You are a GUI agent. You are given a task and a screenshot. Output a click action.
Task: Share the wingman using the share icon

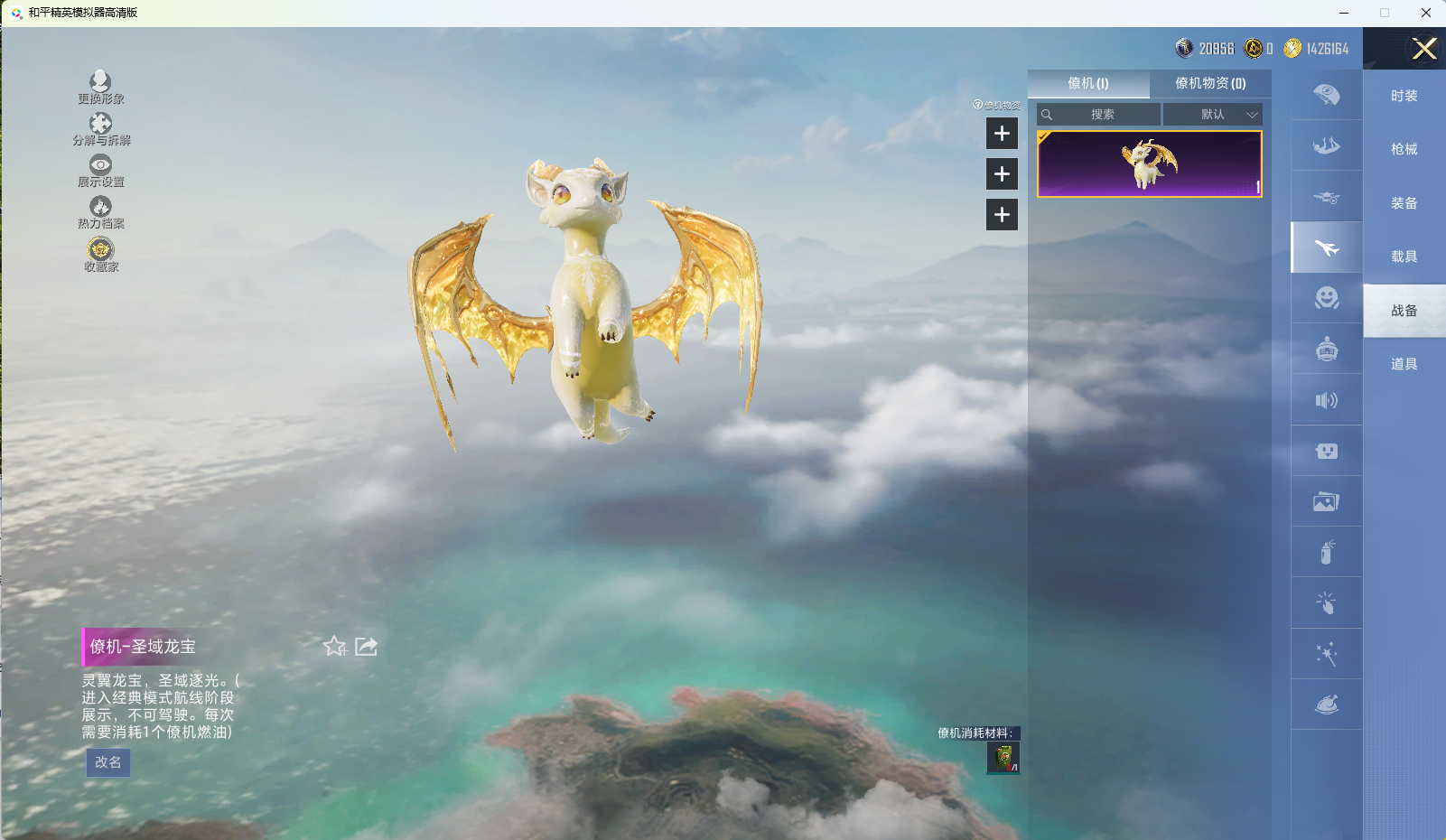366,646
